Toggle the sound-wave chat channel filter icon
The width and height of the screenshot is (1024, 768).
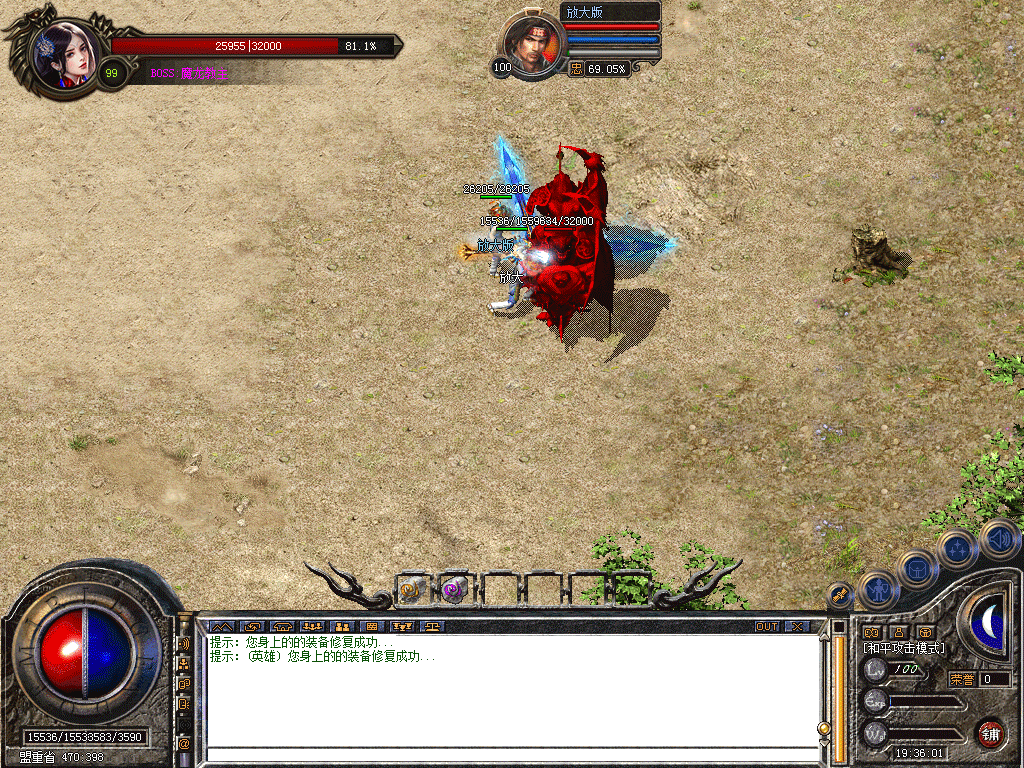(x=184, y=644)
